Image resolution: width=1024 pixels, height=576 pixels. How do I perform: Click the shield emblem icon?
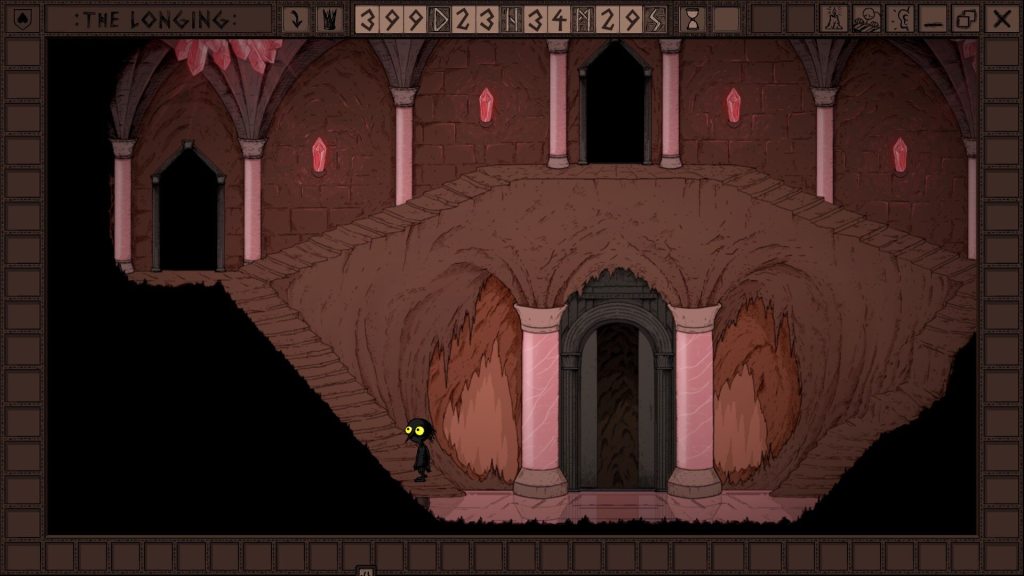pos(23,18)
